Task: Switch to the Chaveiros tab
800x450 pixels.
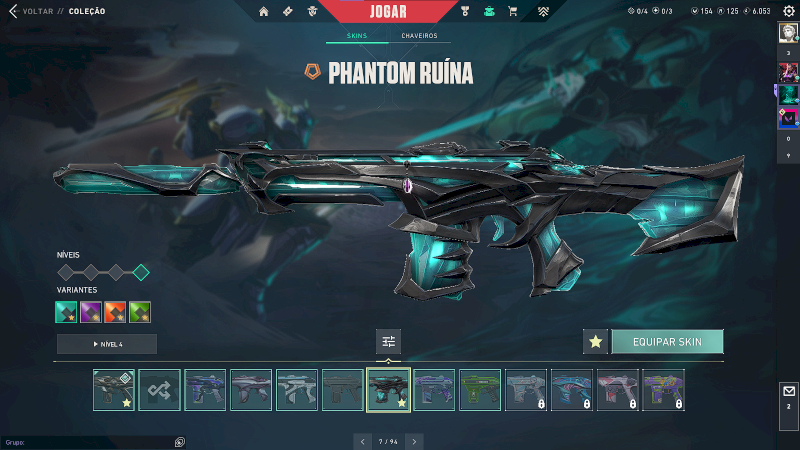Action: (x=419, y=36)
